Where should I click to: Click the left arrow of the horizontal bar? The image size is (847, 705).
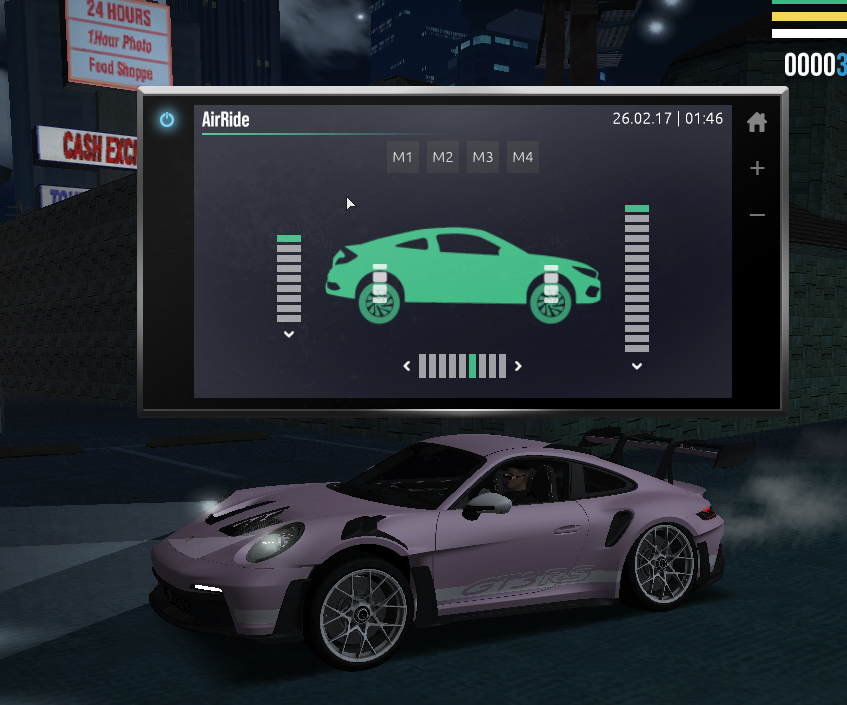(407, 366)
